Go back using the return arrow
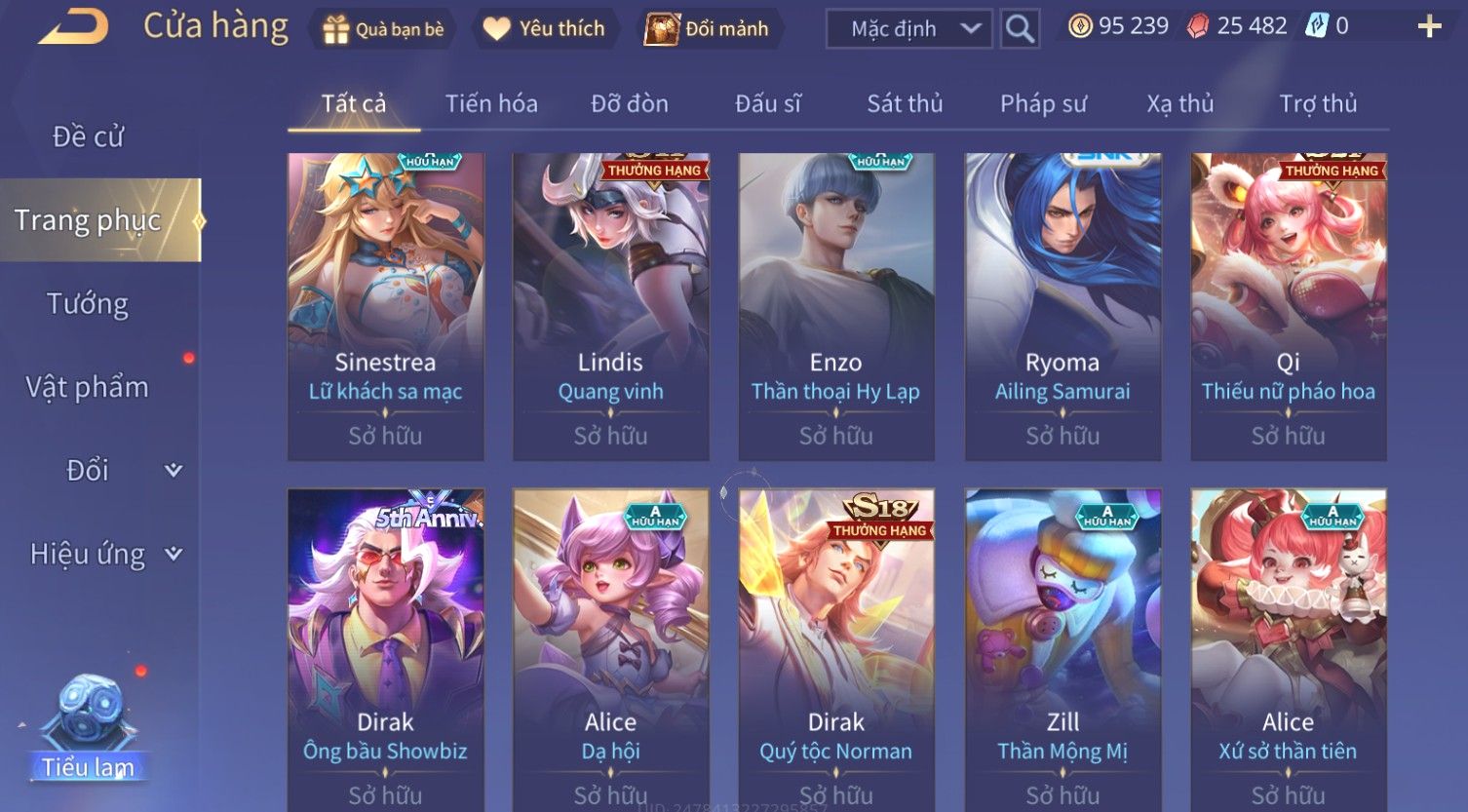This screenshot has width=1468, height=812. pos(72,26)
